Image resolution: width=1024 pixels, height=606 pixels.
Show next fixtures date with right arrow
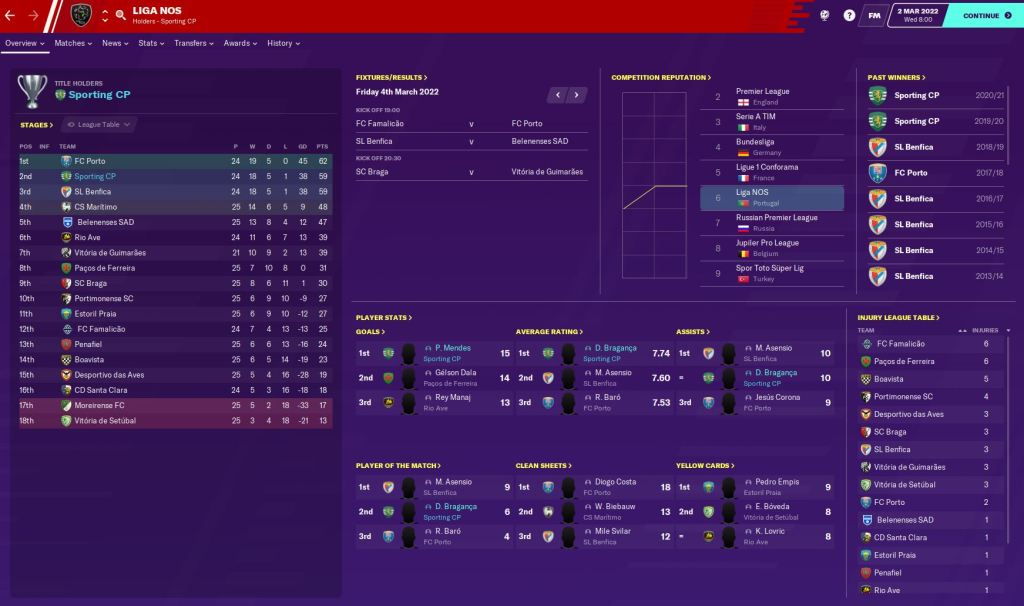[577, 95]
